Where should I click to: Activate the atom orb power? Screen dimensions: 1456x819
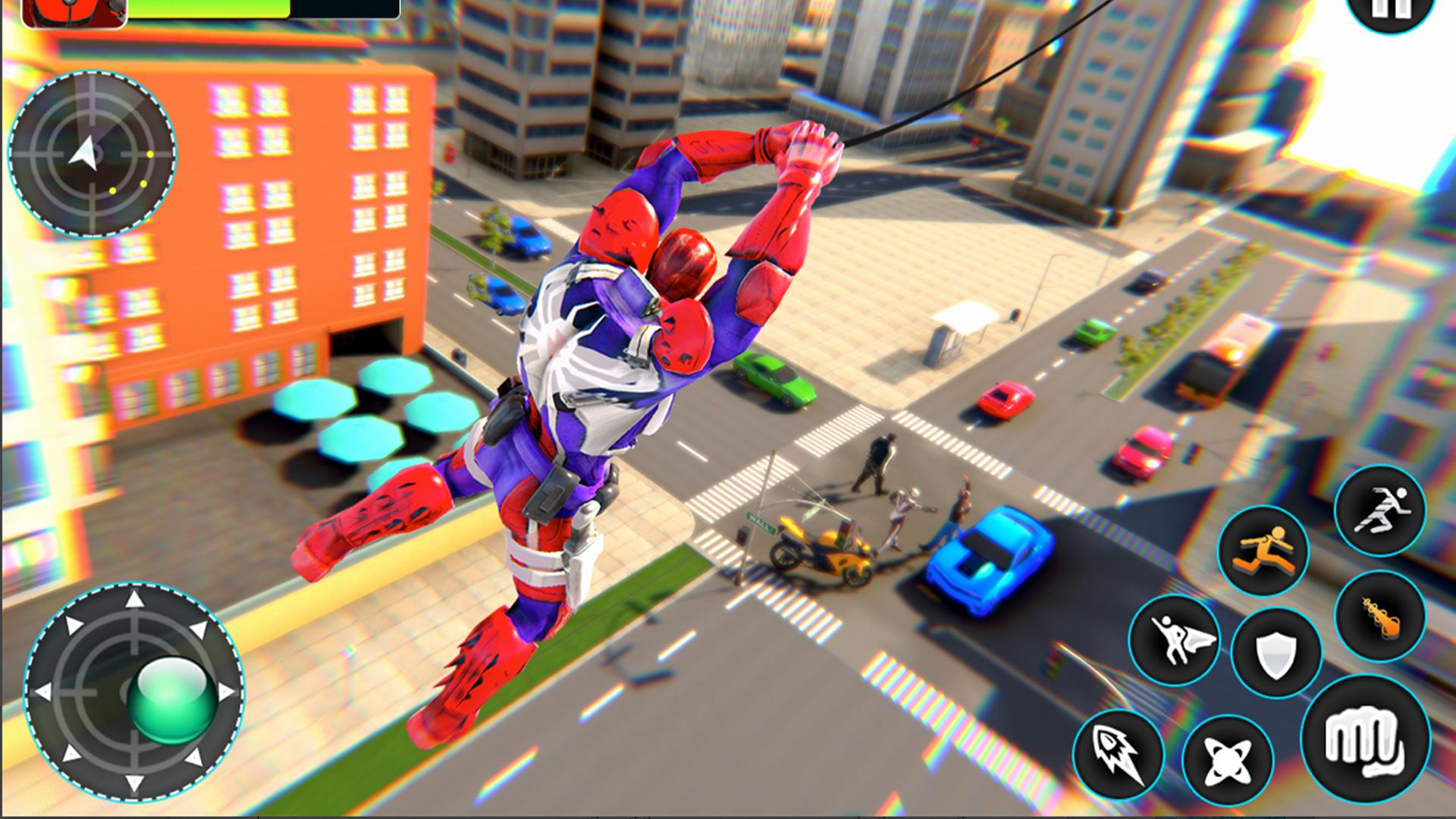click(1227, 760)
